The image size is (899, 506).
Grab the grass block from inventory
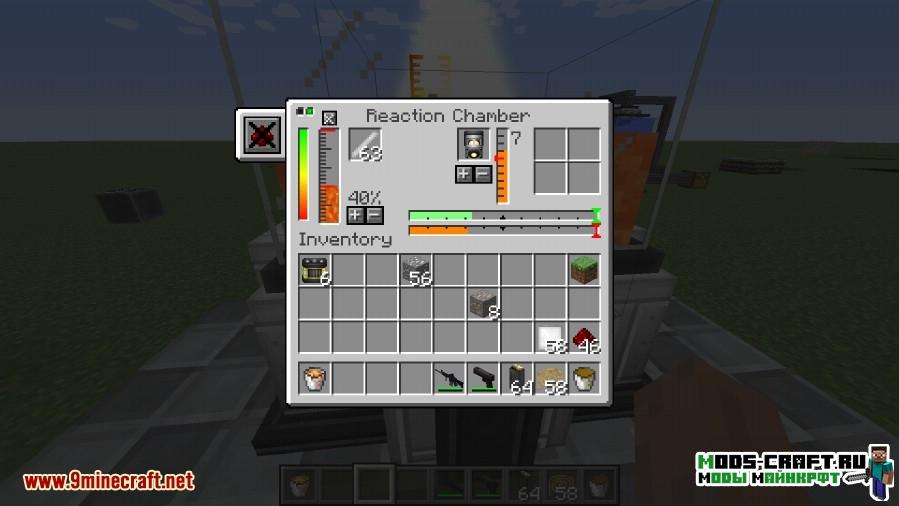tap(584, 270)
